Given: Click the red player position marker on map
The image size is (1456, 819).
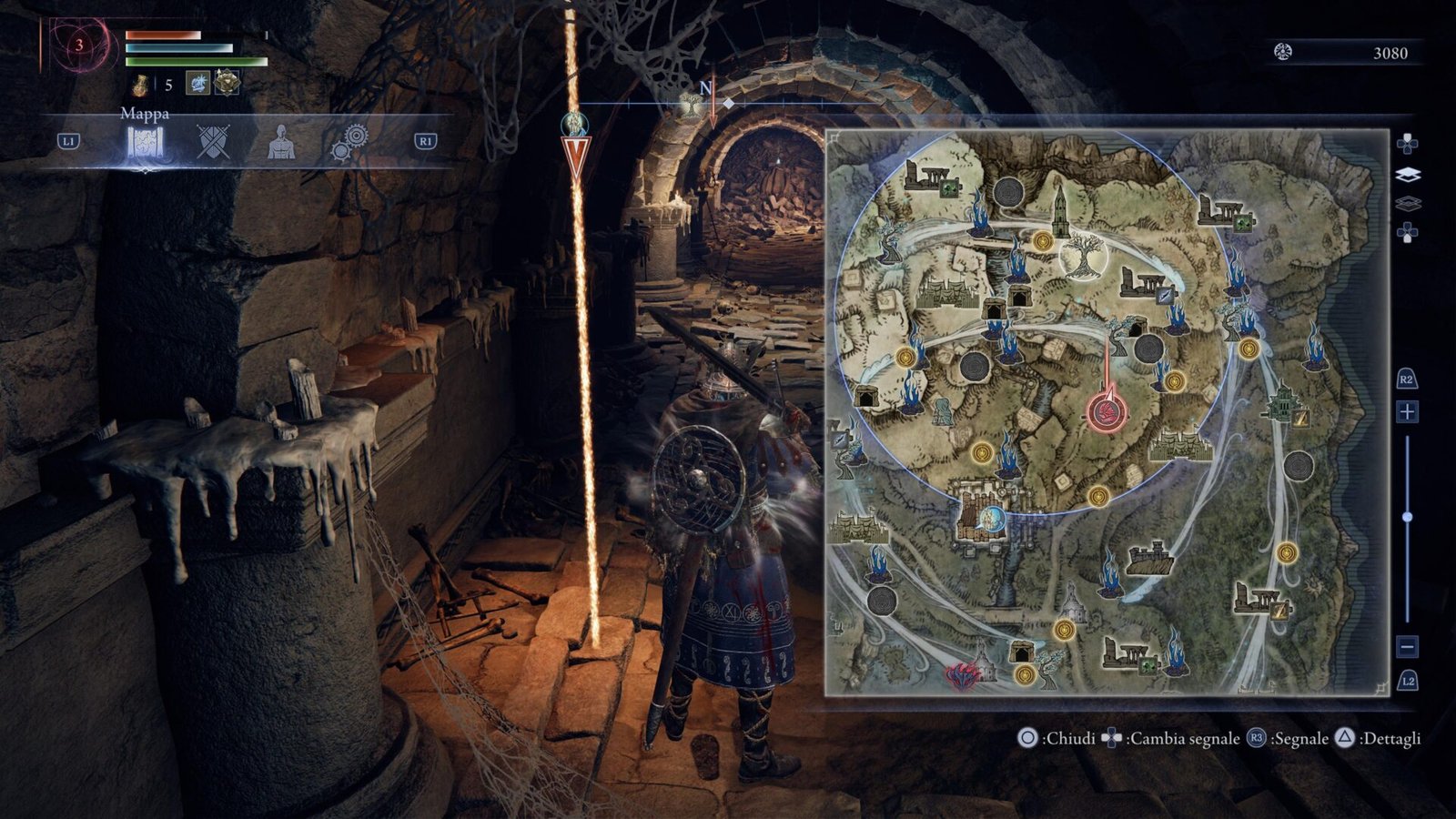Looking at the screenshot, I should 1107,412.
